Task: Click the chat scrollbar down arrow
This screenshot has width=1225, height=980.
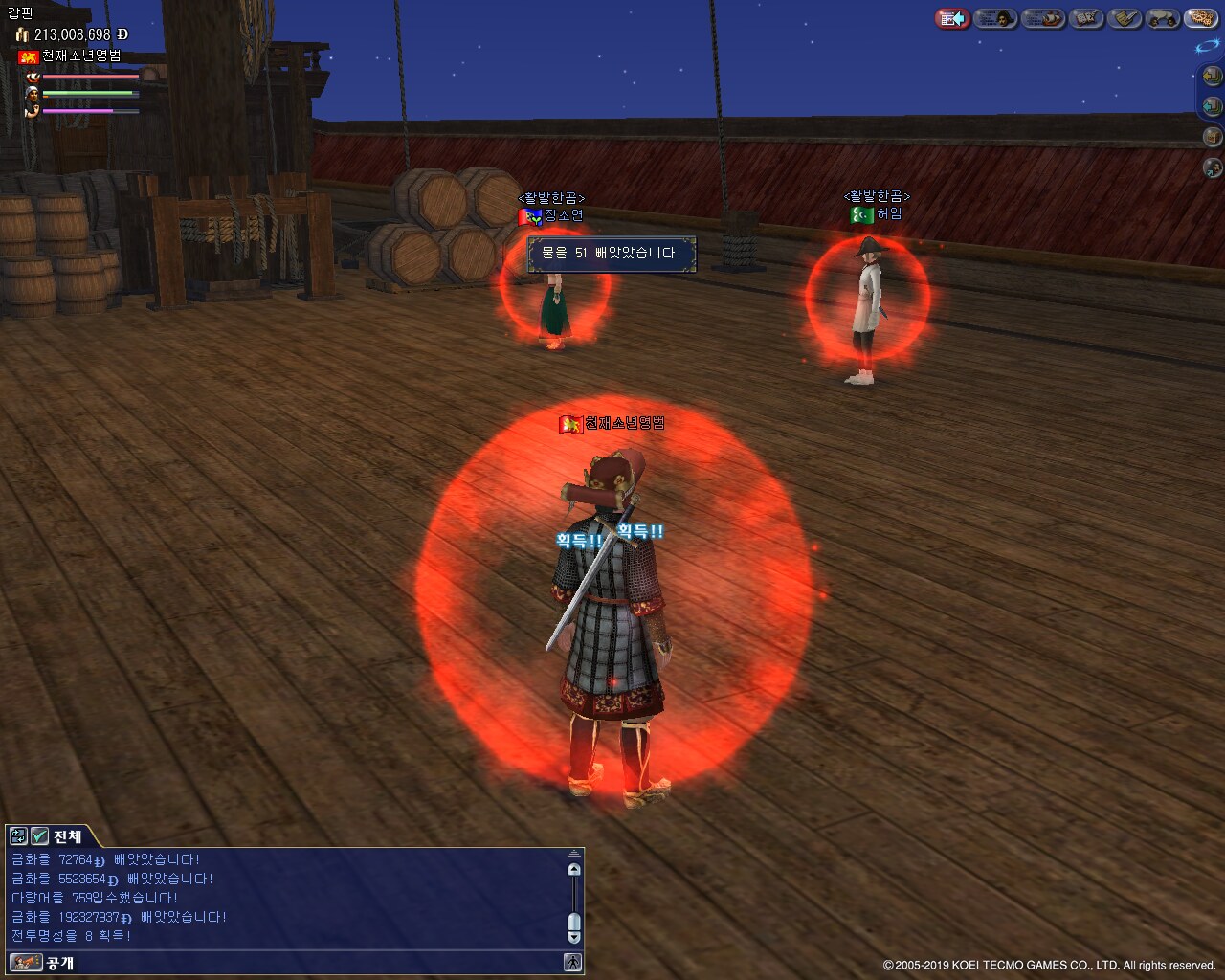Action: coord(574,938)
